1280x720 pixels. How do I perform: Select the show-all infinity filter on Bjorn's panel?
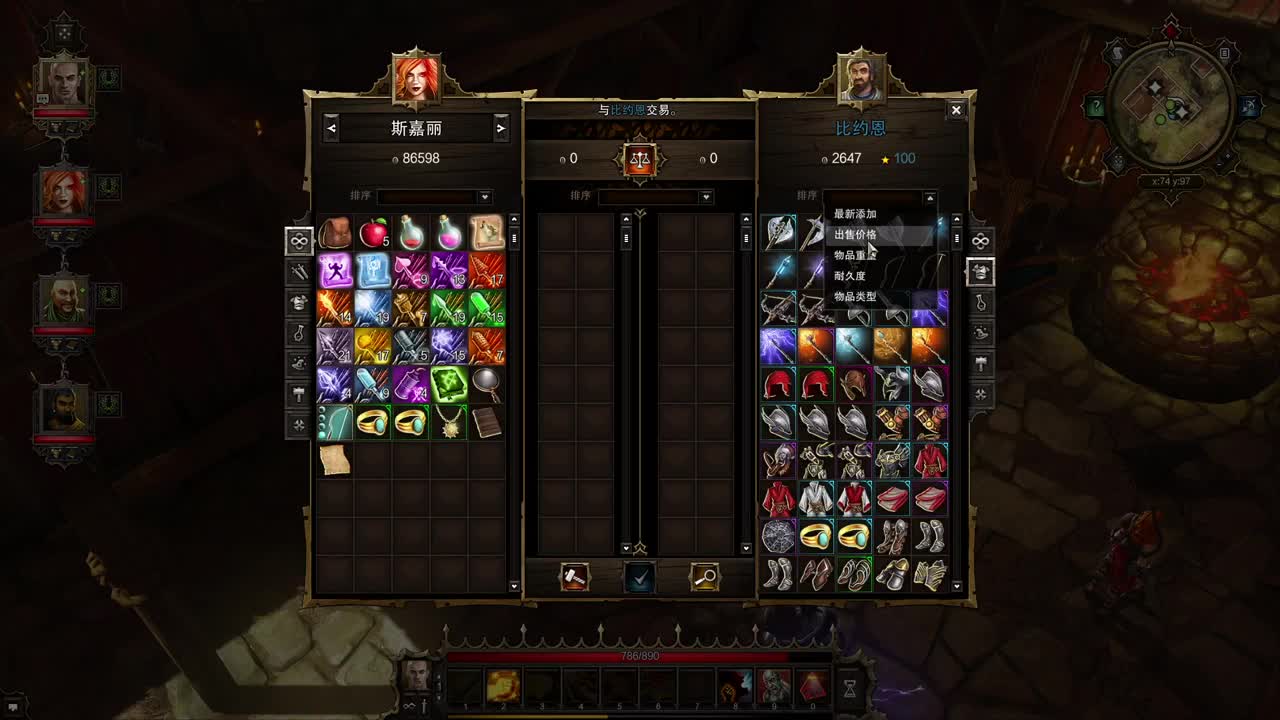click(982, 240)
